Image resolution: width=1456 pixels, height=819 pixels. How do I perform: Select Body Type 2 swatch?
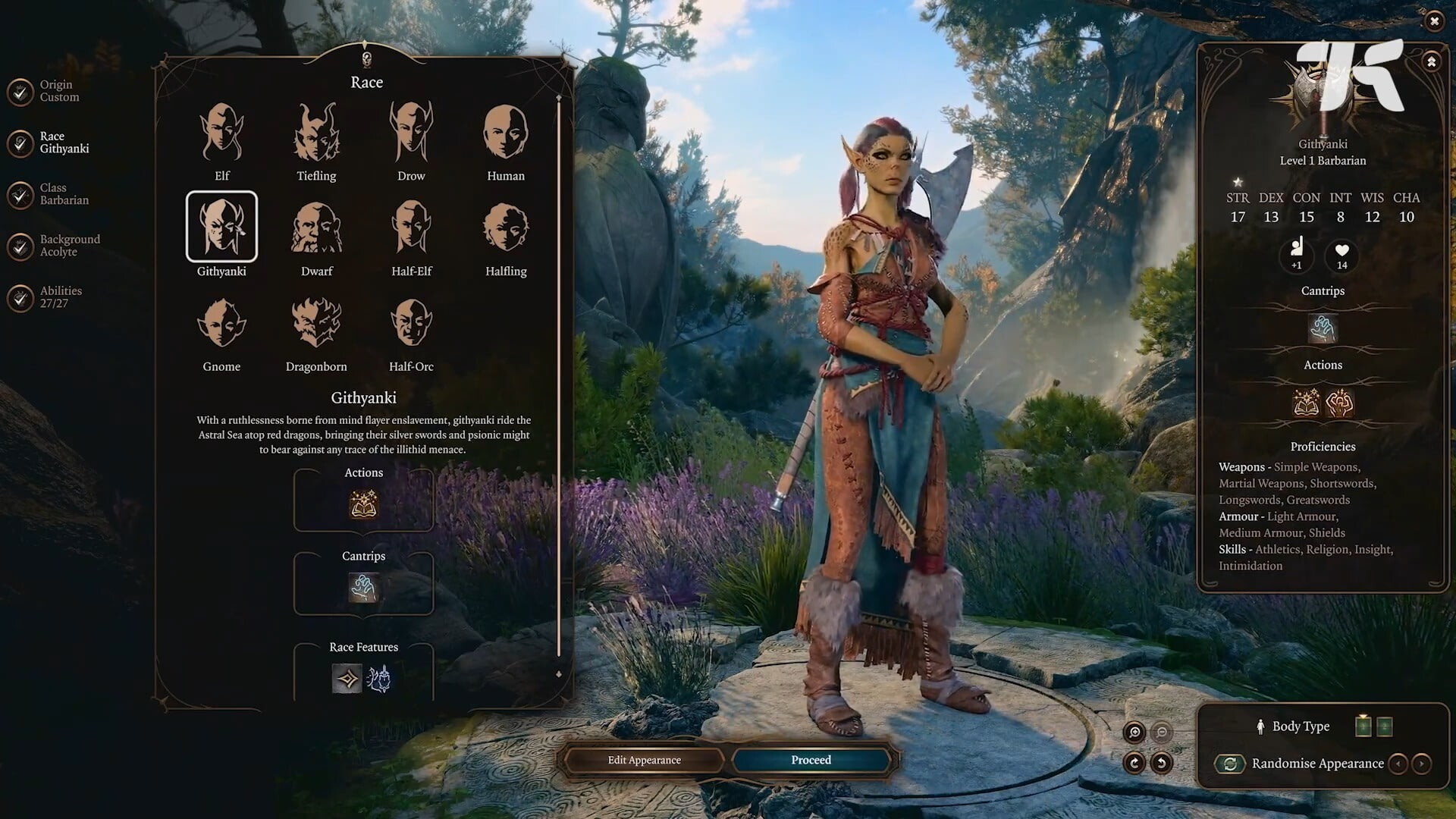click(x=1384, y=726)
